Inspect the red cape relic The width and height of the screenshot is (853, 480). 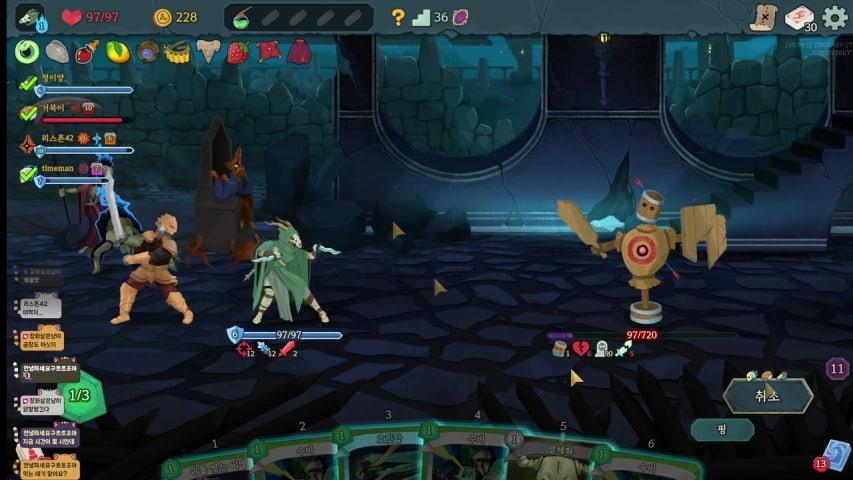298,52
